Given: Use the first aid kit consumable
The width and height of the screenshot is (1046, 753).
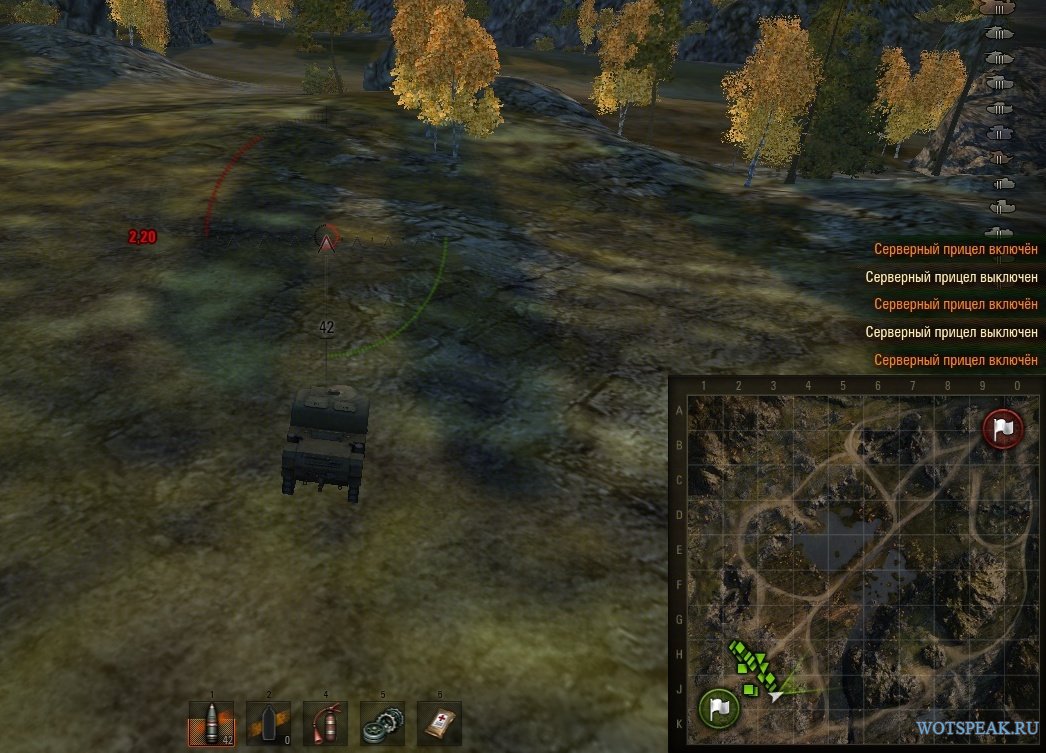Looking at the screenshot, I should pyautogui.click(x=439, y=723).
